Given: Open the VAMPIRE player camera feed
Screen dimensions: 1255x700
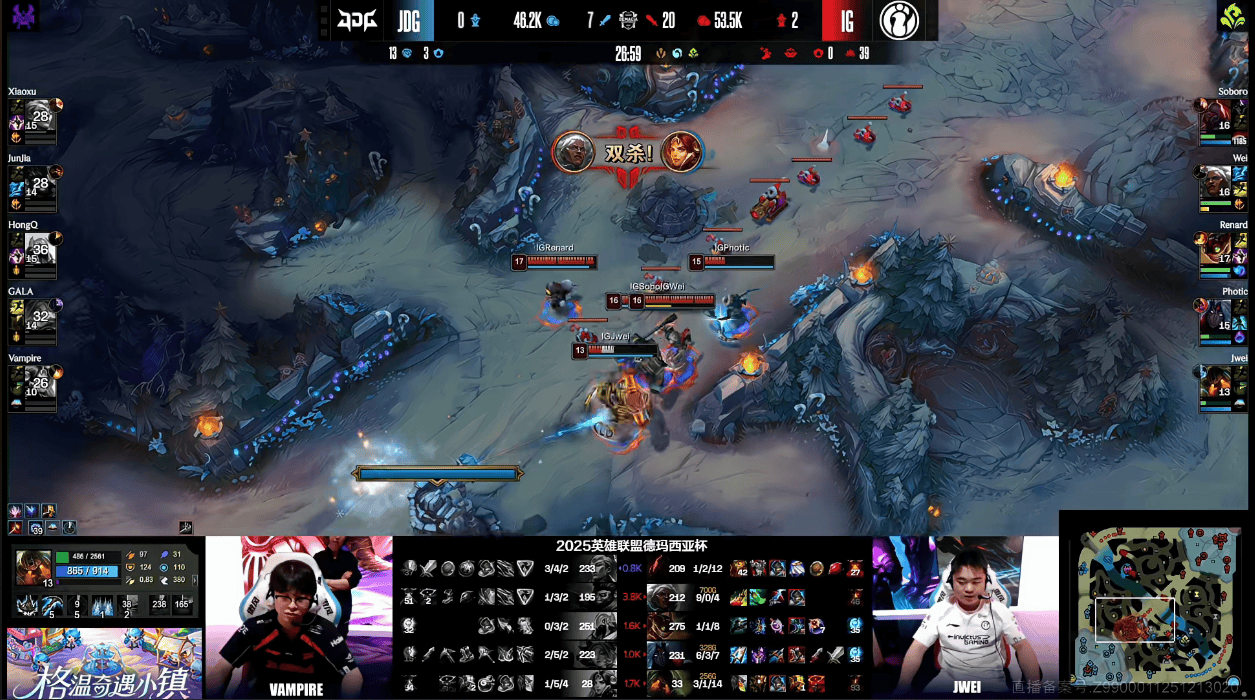Looking at the screenshot, I should (298, 616).
